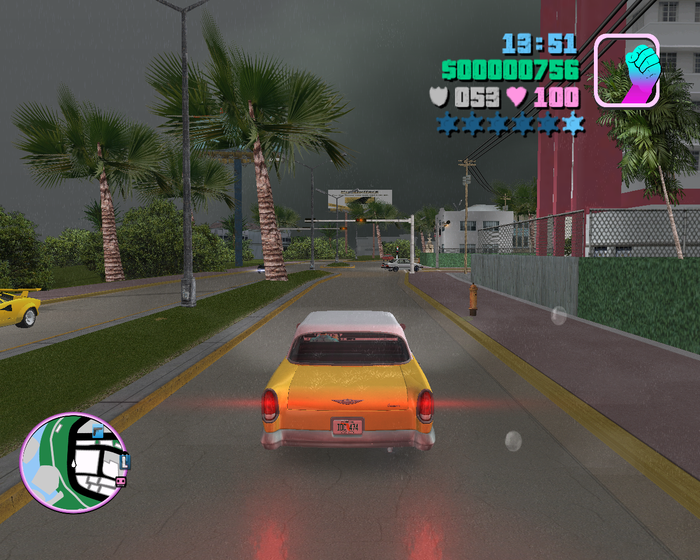Viewport: 700px width, 560px height.
Task: Click the pink cassette save blip
Action: (120, 482)
